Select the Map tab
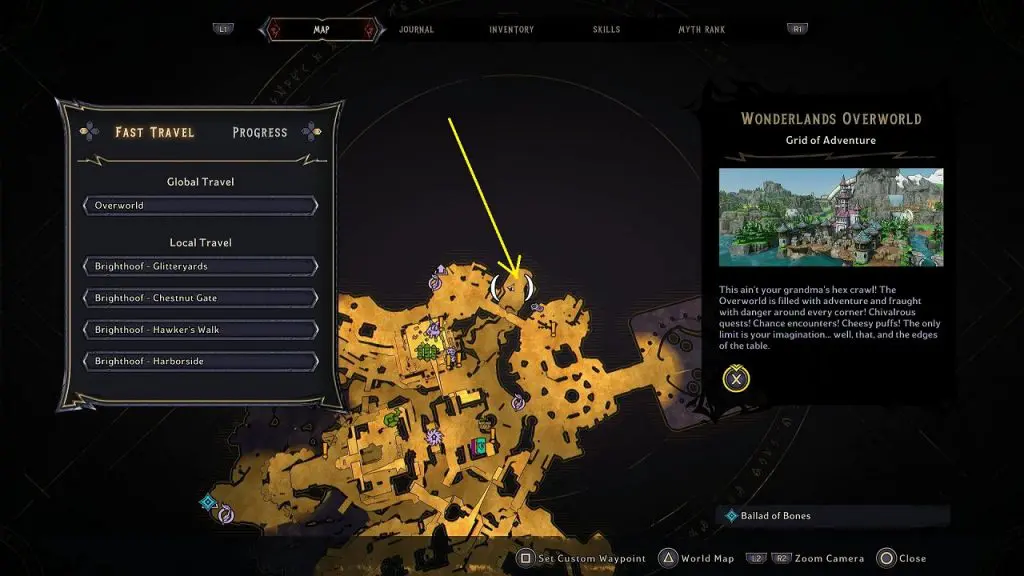The image size is (1024, 576). (x=321, y=30)
